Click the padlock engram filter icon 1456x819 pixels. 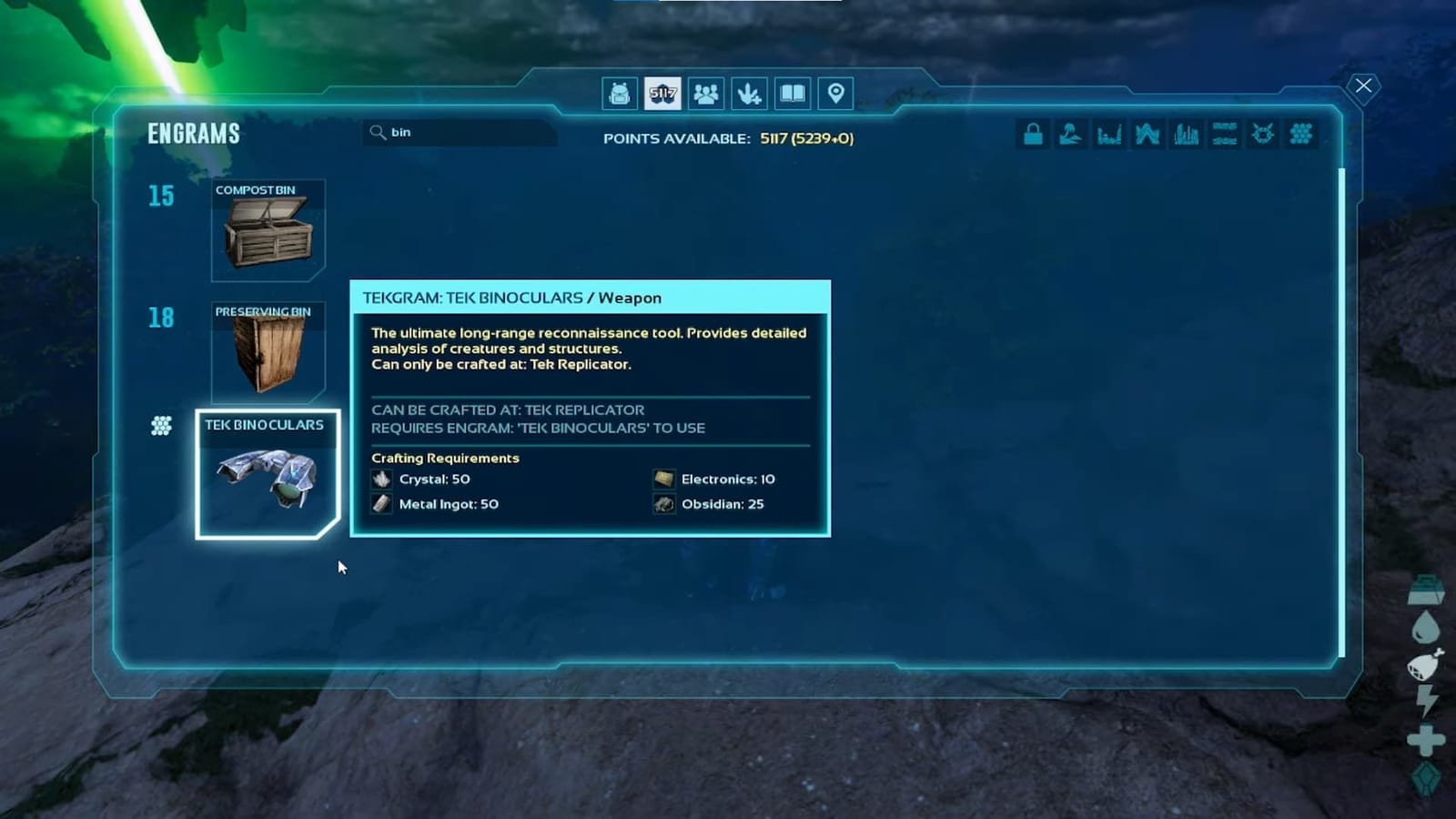(1033, 134)
